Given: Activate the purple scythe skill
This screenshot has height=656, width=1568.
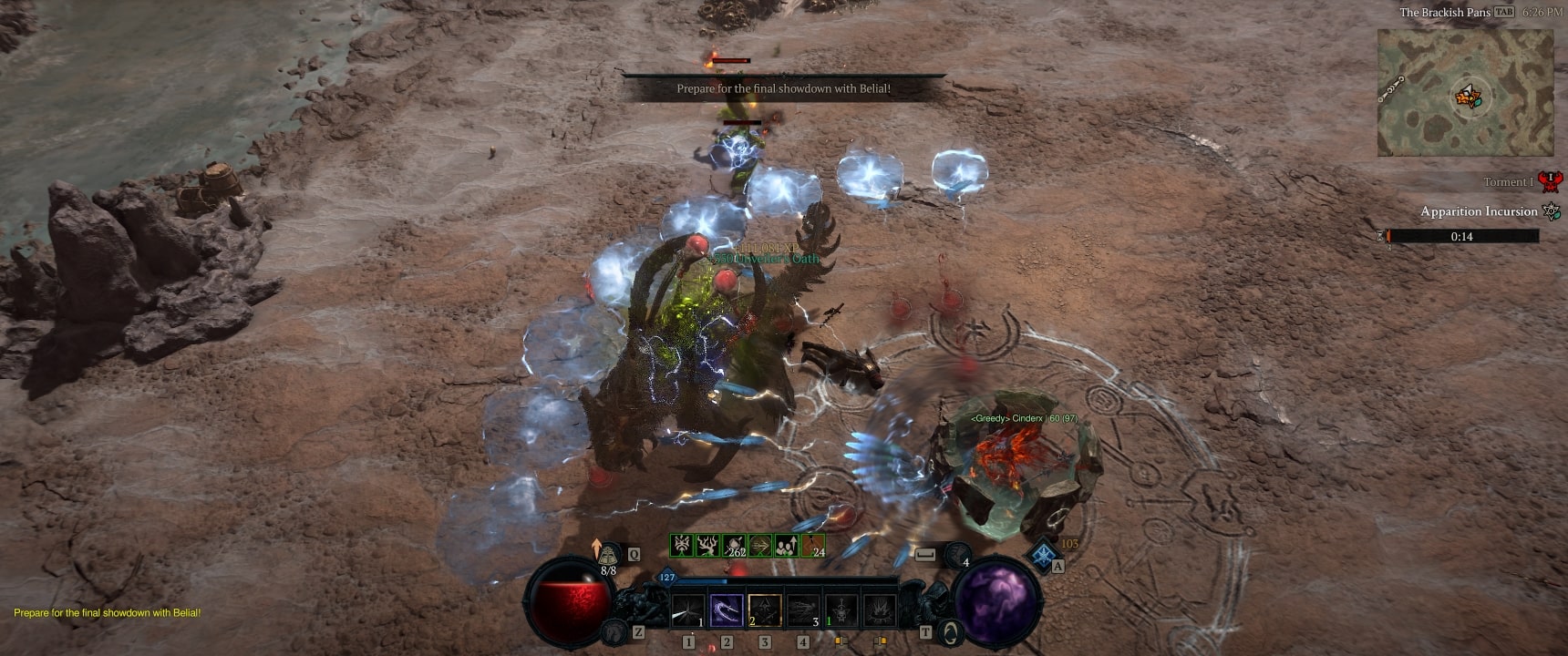Looking at the screenshot, I should (727, 610).
